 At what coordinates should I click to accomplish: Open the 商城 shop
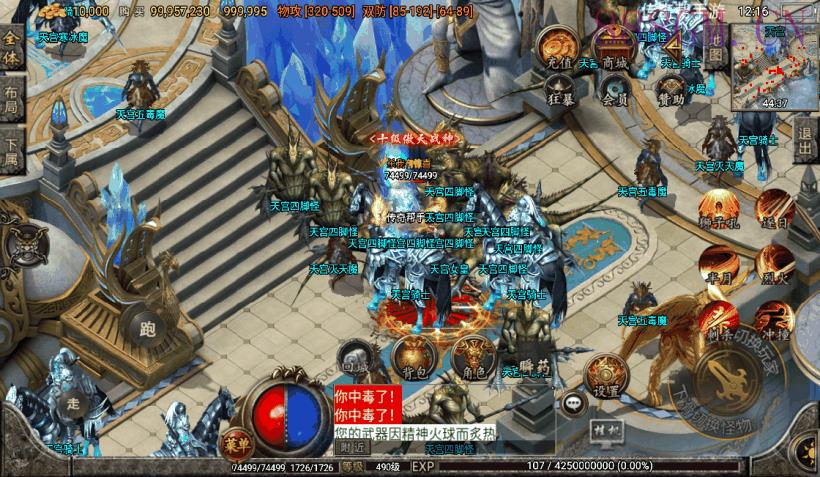point(613,50)
